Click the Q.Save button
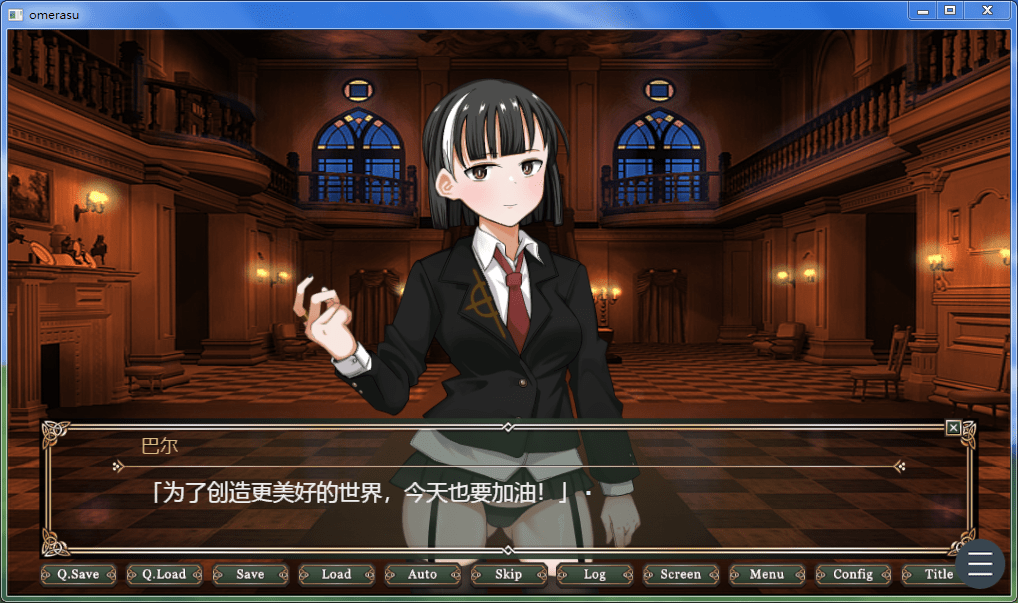Viewport: 1018px width, 603px height. pos(78,574)
